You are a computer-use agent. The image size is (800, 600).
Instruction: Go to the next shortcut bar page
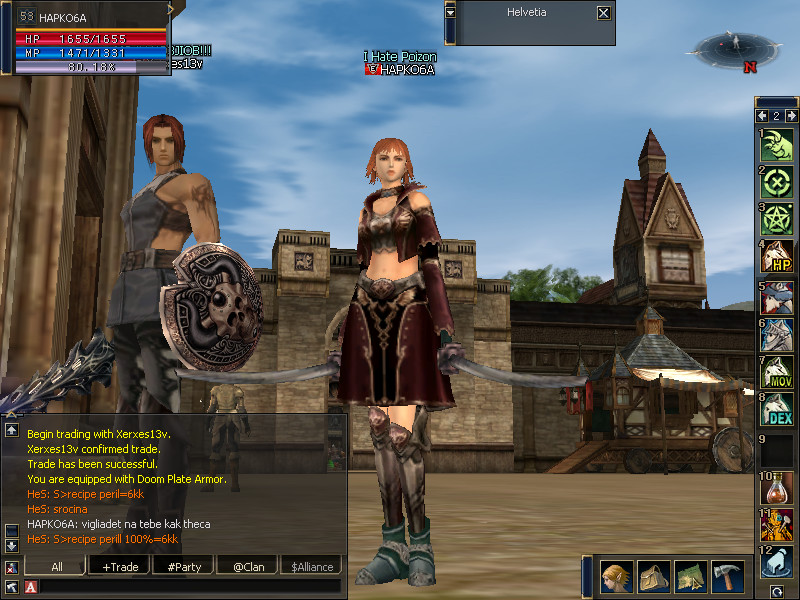click(790, 116)
